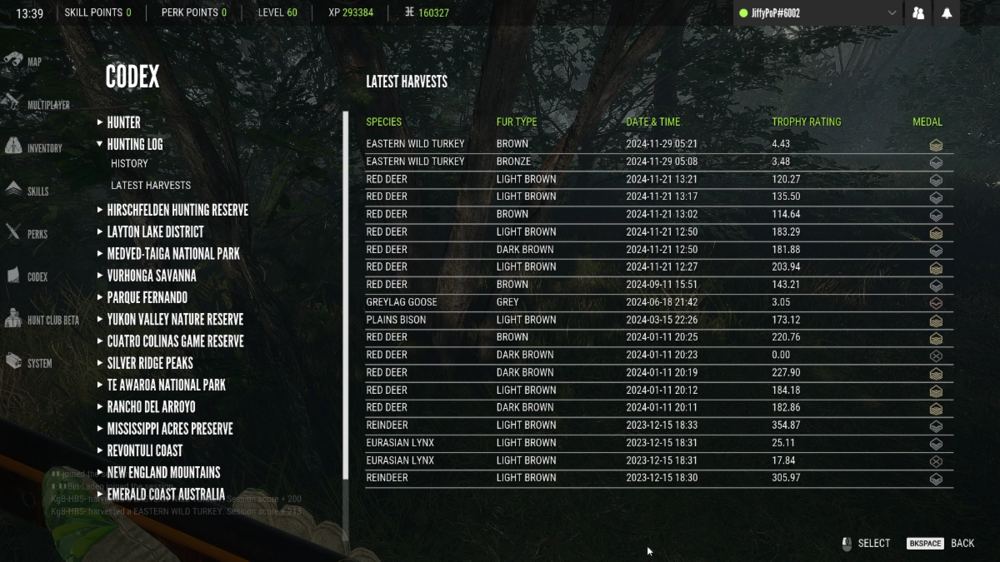Select the Plains Bison harvest row
Viewport: 1000px width, 562px height.
[654, 320]
